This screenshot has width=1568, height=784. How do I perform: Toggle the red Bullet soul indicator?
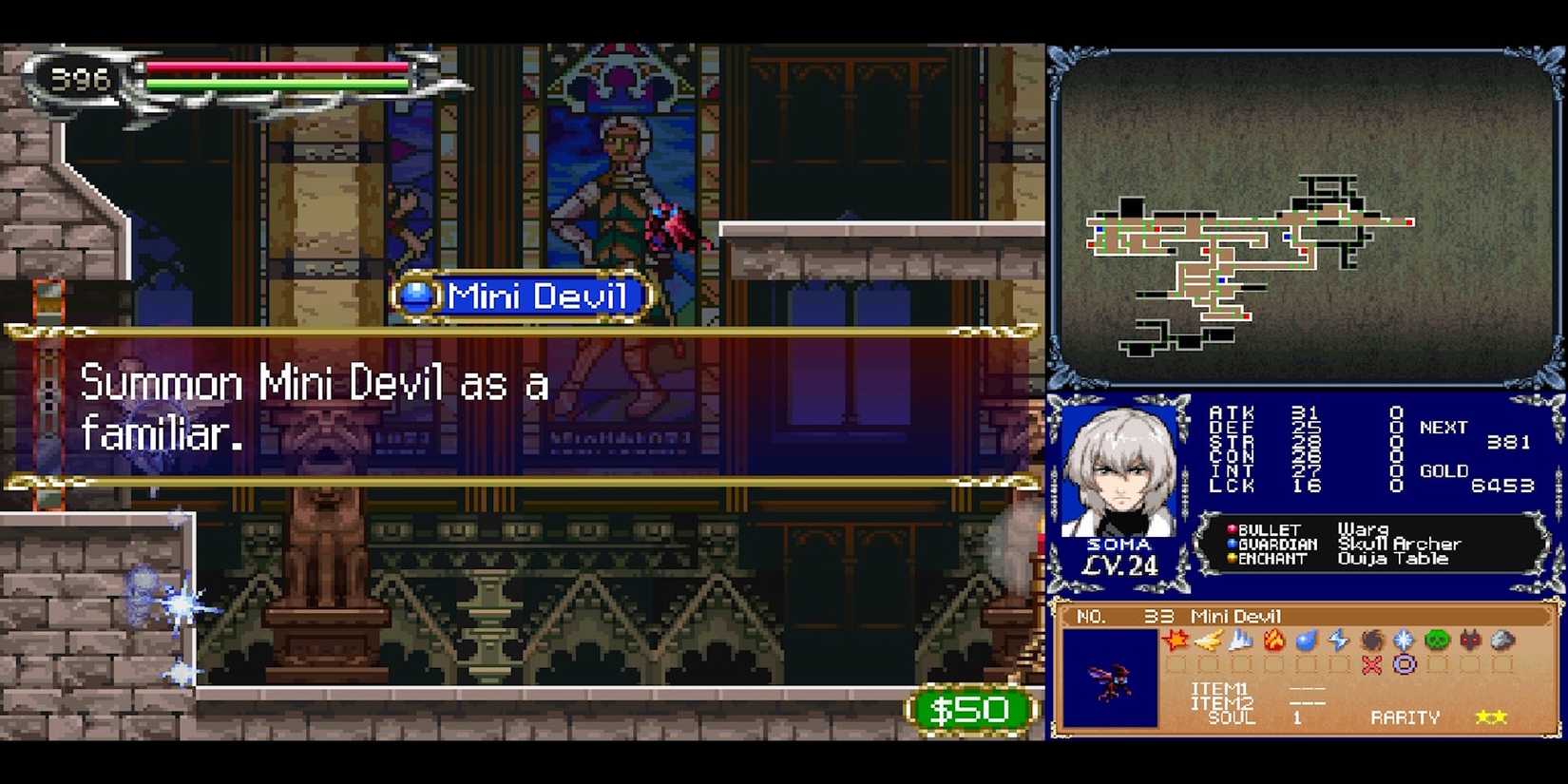1233,528
